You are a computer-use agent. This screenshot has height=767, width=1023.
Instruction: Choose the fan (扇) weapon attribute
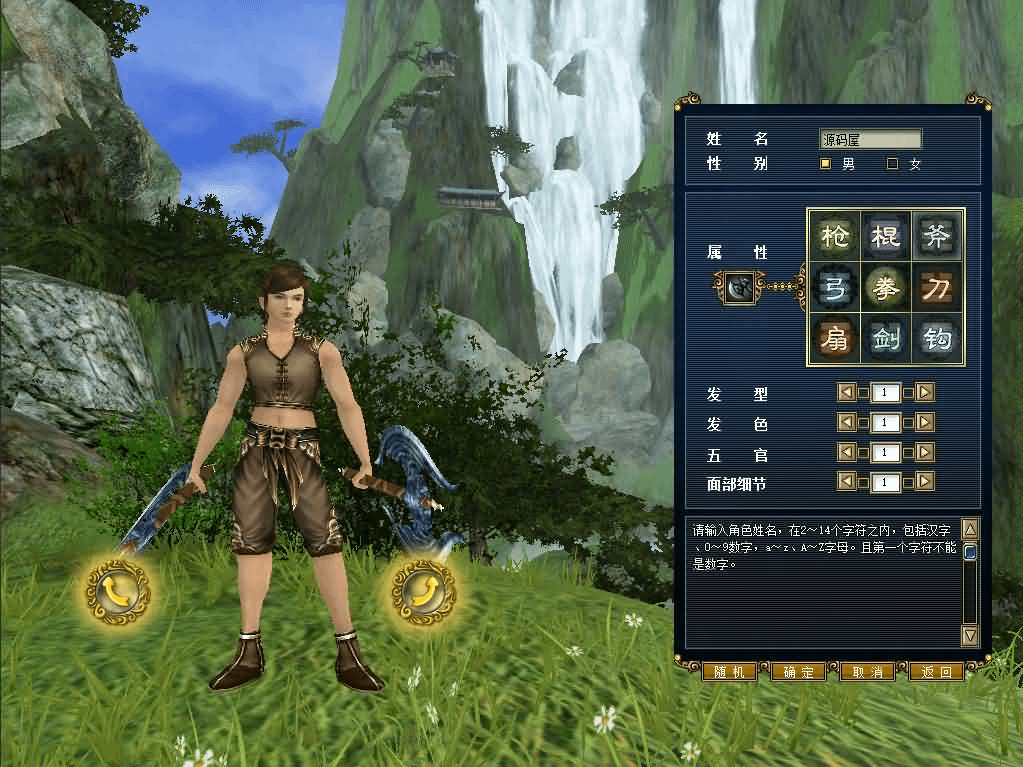click(834, 340)
